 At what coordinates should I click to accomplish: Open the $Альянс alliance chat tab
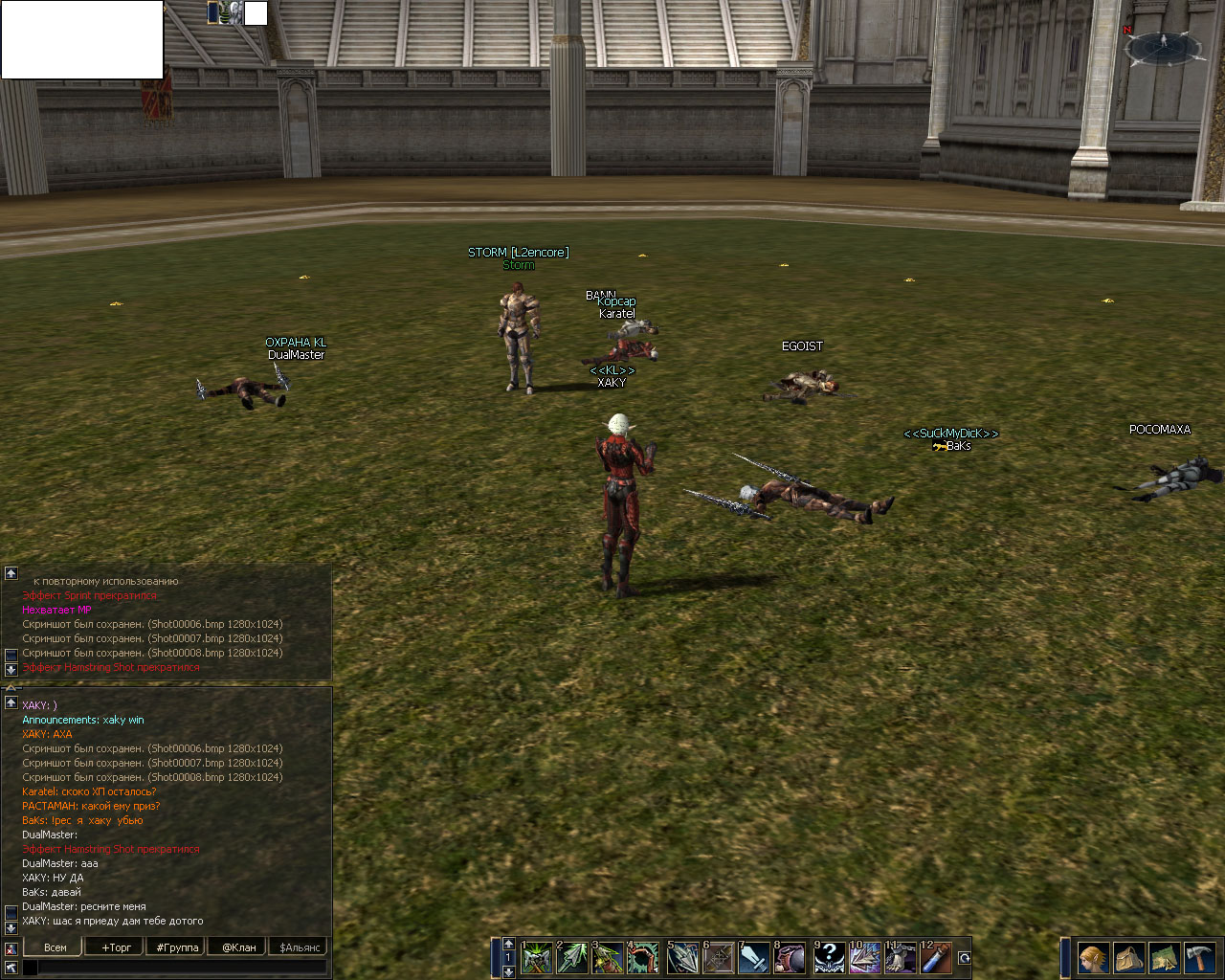click(300, 947)
